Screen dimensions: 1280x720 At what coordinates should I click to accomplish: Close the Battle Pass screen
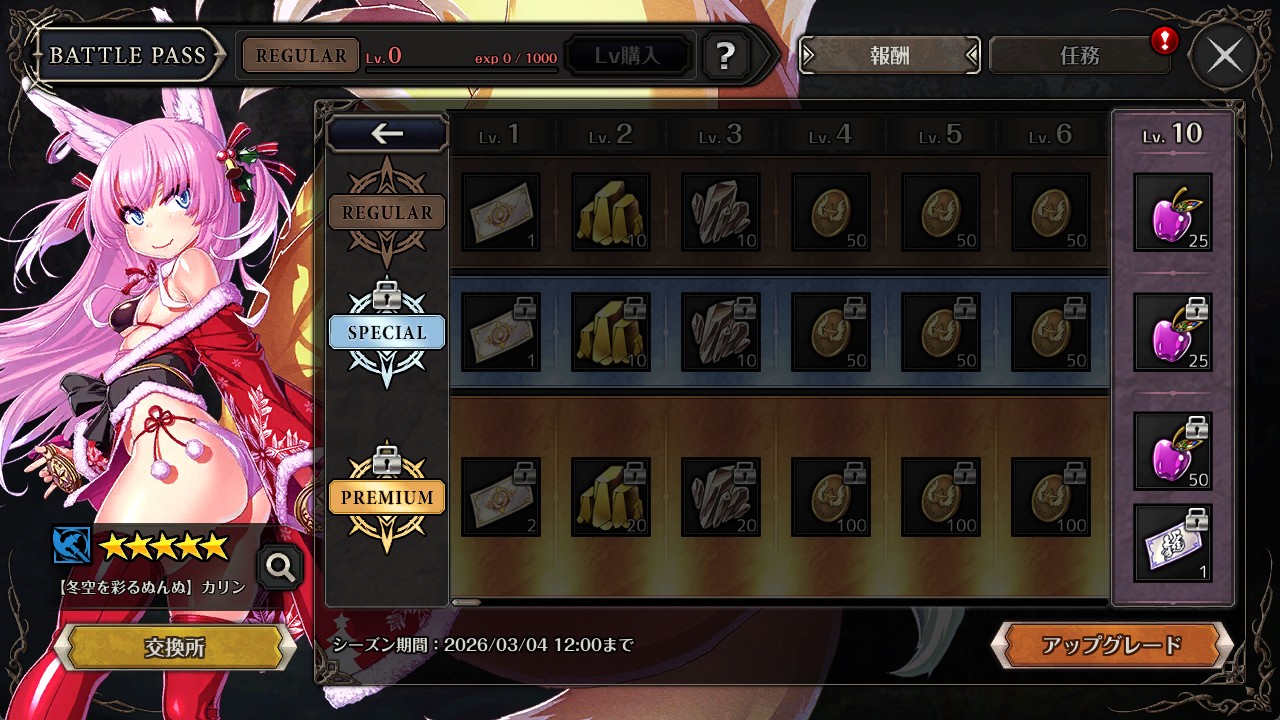pos(1224,56)
